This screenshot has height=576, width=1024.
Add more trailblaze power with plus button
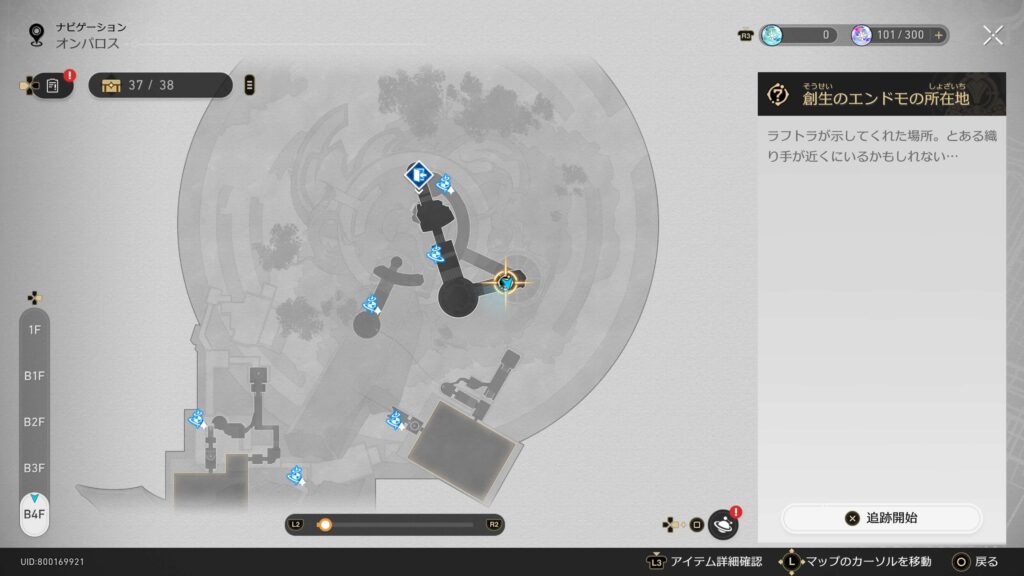pos(938,35)
